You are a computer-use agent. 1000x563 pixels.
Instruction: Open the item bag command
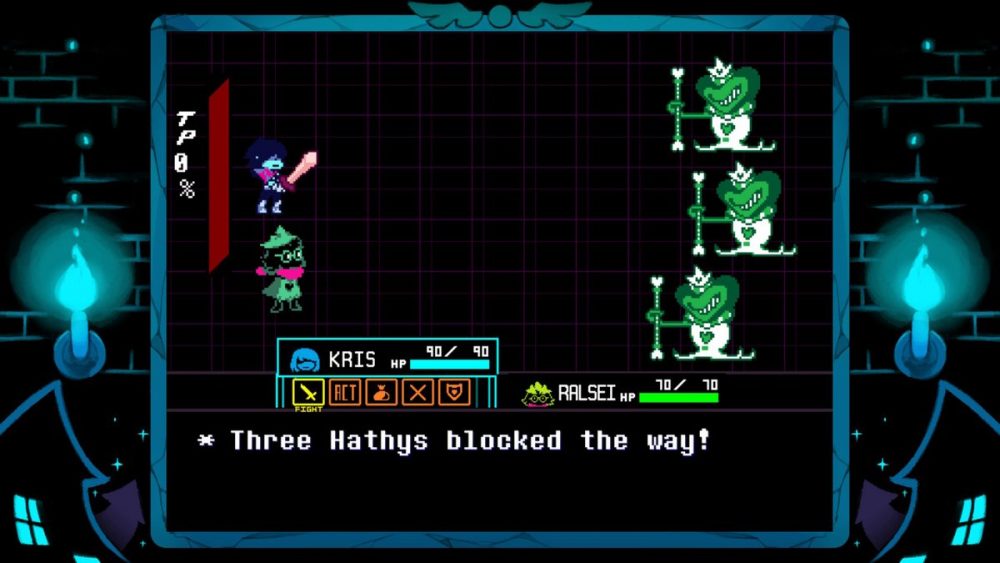tap(382, 392)
